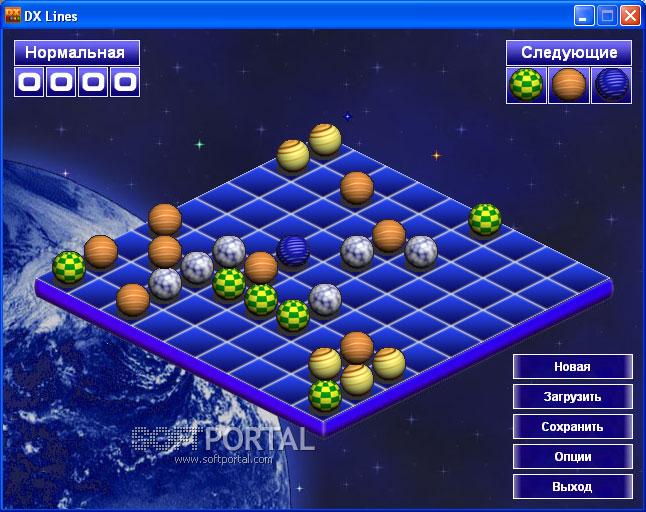Minimize the DX Lines window
This screenshot has height=512, width=646.
[x=584, y=16]
